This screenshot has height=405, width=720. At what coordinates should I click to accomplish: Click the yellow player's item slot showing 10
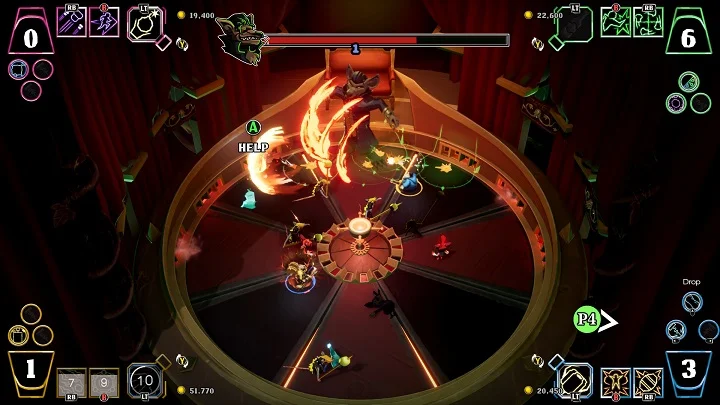coord(144,380)
